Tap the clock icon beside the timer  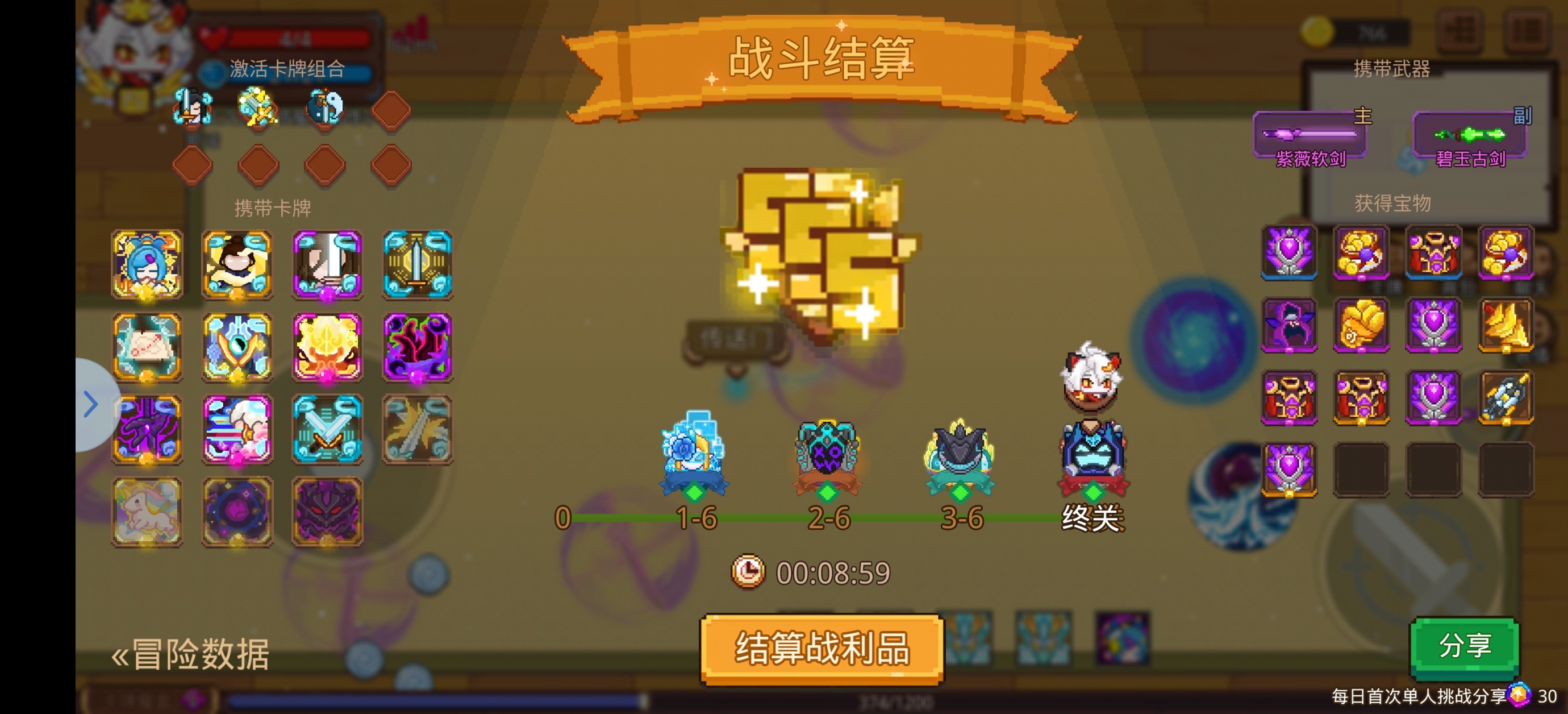[x=749, y=570]
